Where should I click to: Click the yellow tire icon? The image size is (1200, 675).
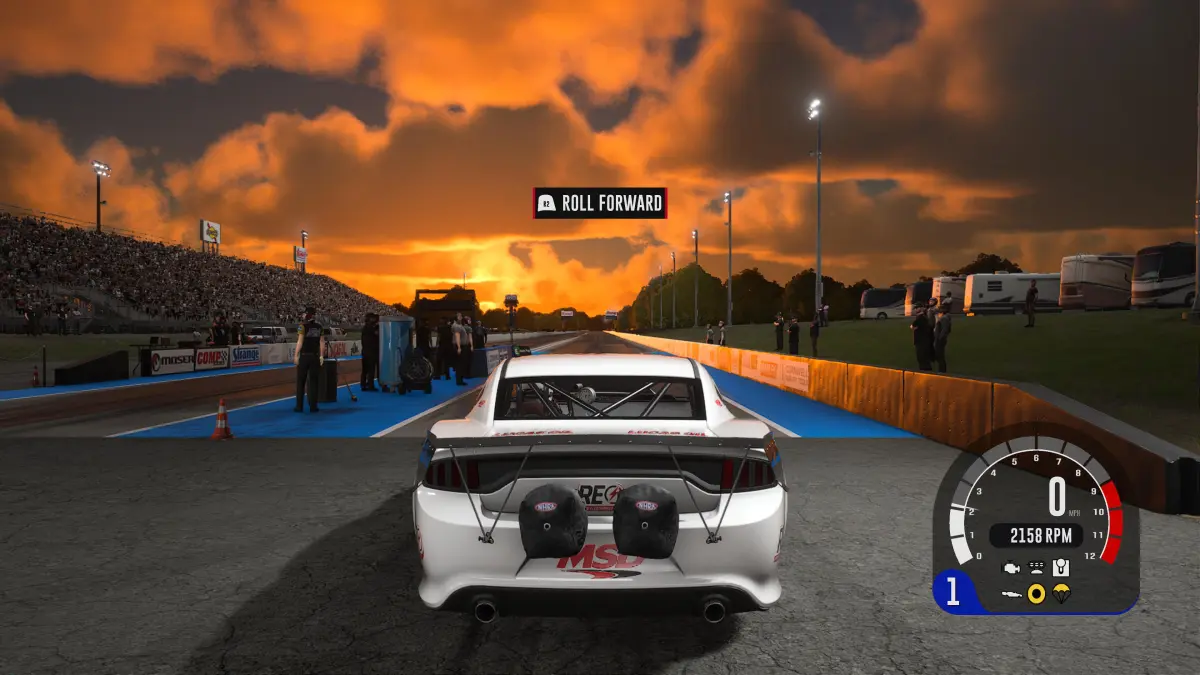(1036, 594)
